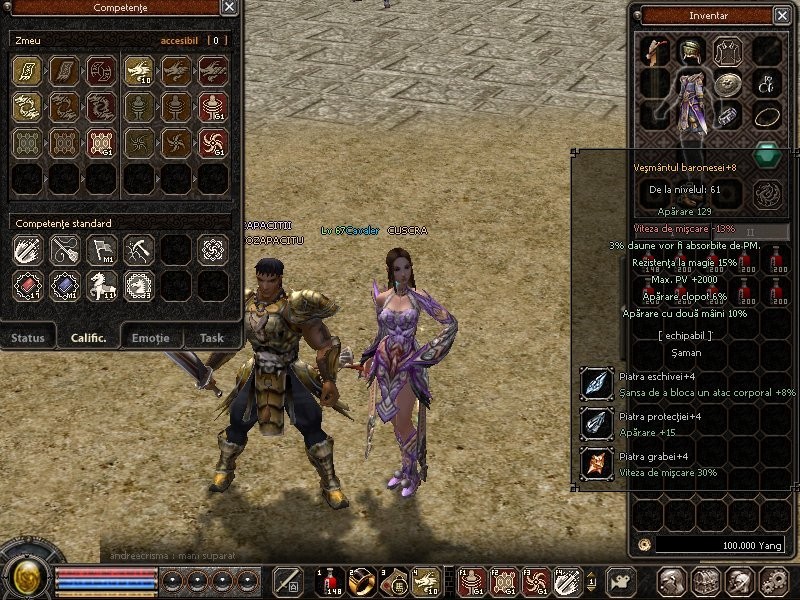This screenshot has width=800, height=600.
Task: Open the gear settings menu button
Action: pyautogui.click(x=773, y=581)
